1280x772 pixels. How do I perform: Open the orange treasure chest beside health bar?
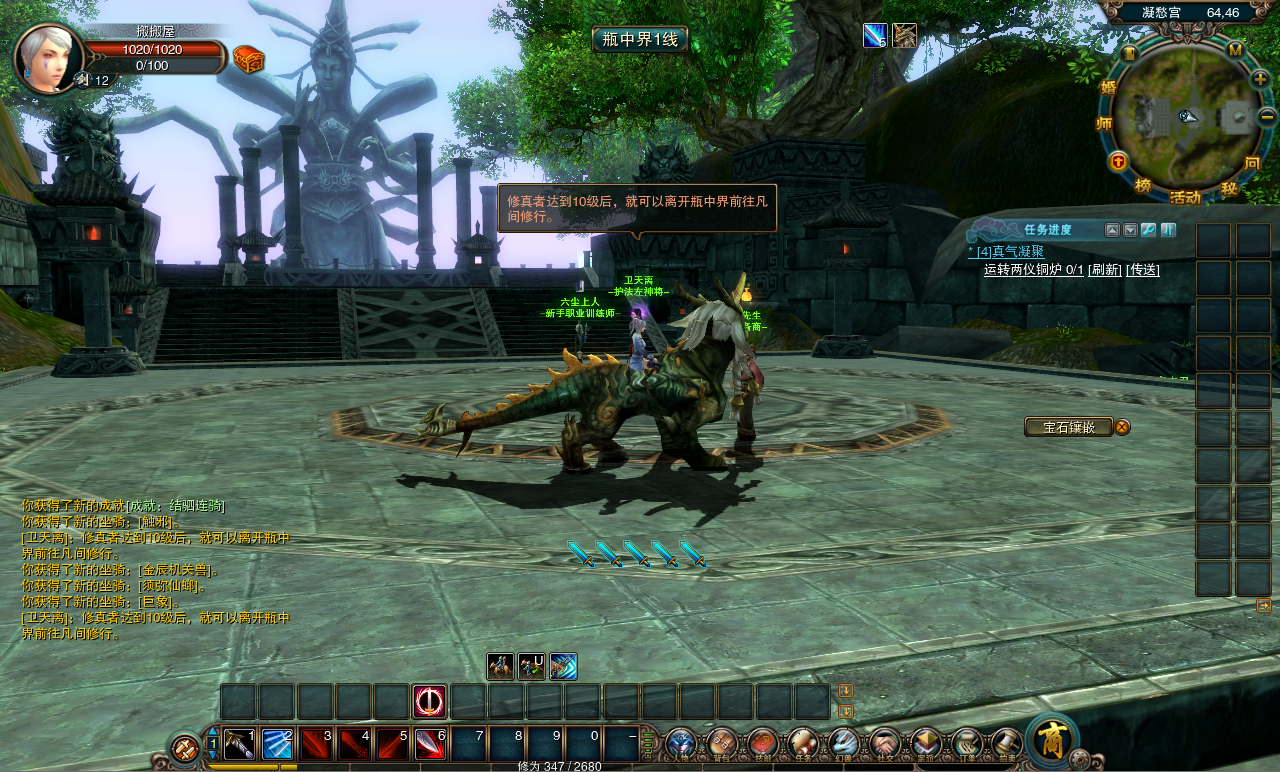point(249,59)
